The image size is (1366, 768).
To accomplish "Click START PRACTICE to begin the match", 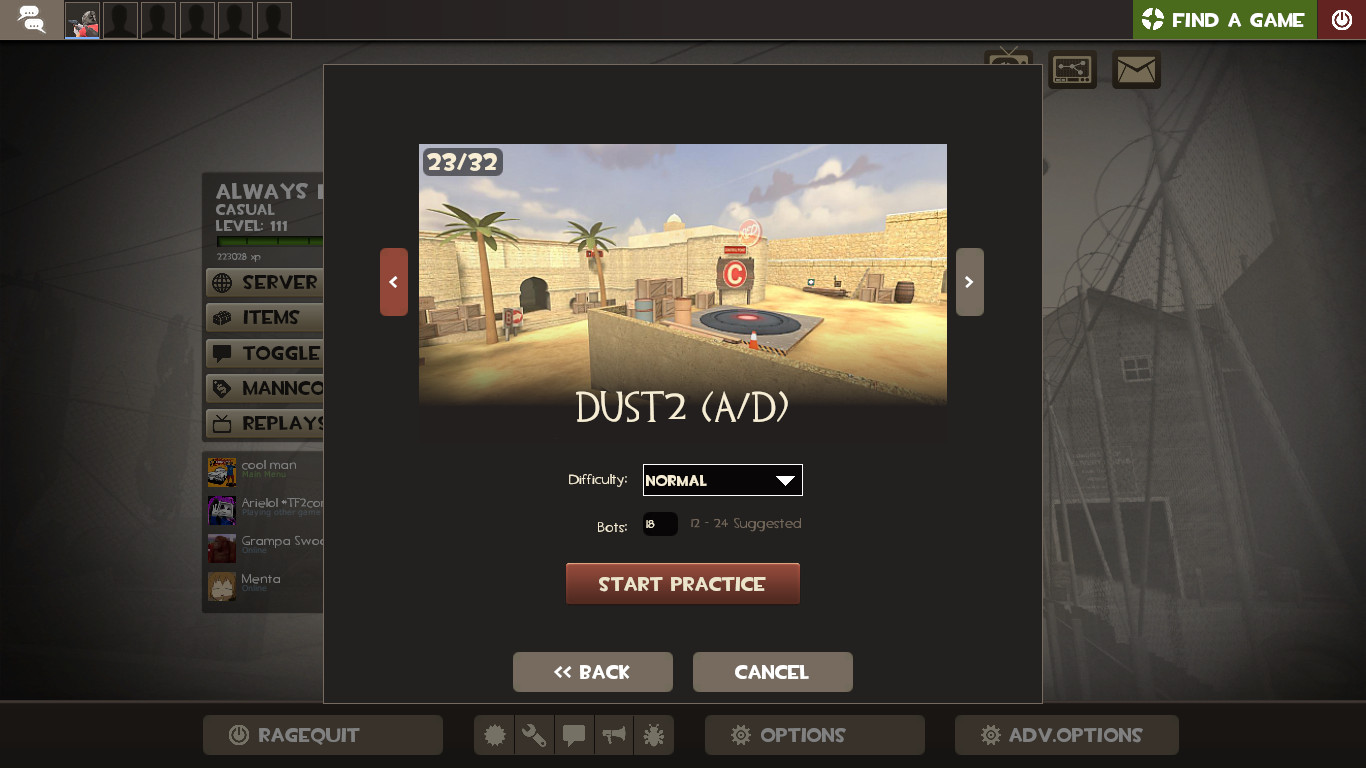I will pos(683,583).
